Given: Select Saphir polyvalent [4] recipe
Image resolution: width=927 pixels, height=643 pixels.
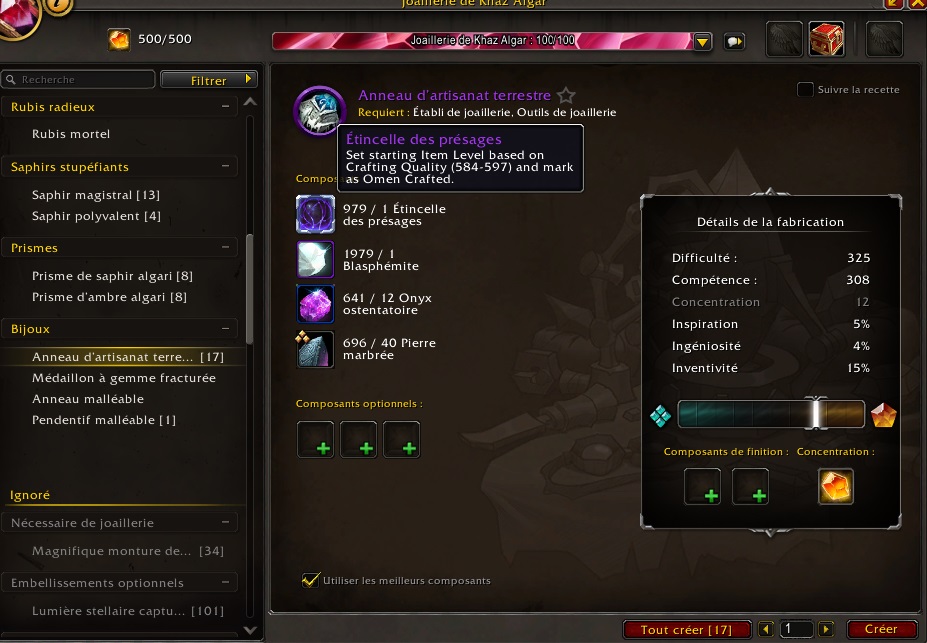Looking at the screenshot, I should pos(96,216).
